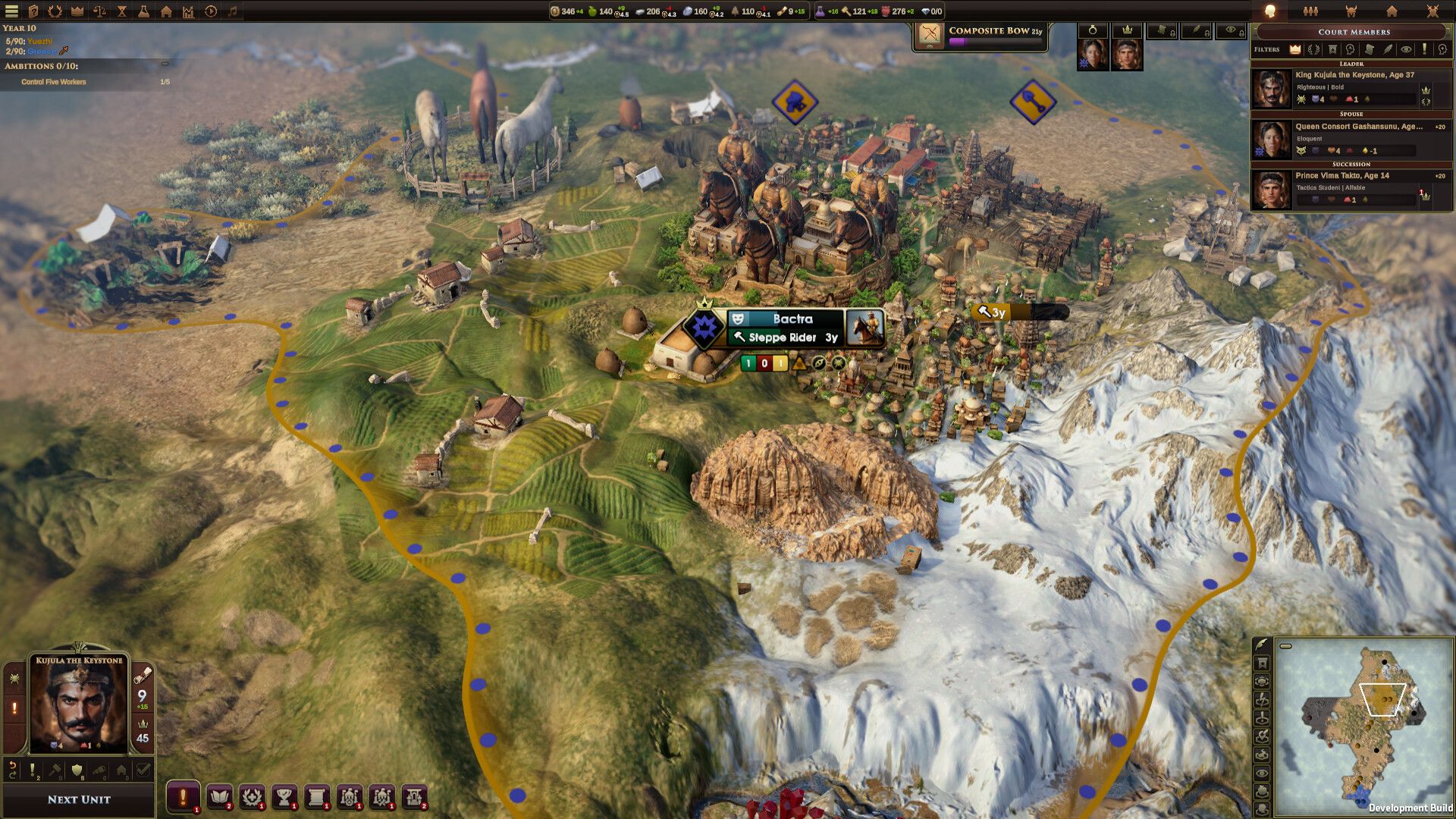Image resolution: width=1456 pixels, height=819 pixels.
Task: Toggle the crown filter in Filters row
Action: [x=1295, y=49]
